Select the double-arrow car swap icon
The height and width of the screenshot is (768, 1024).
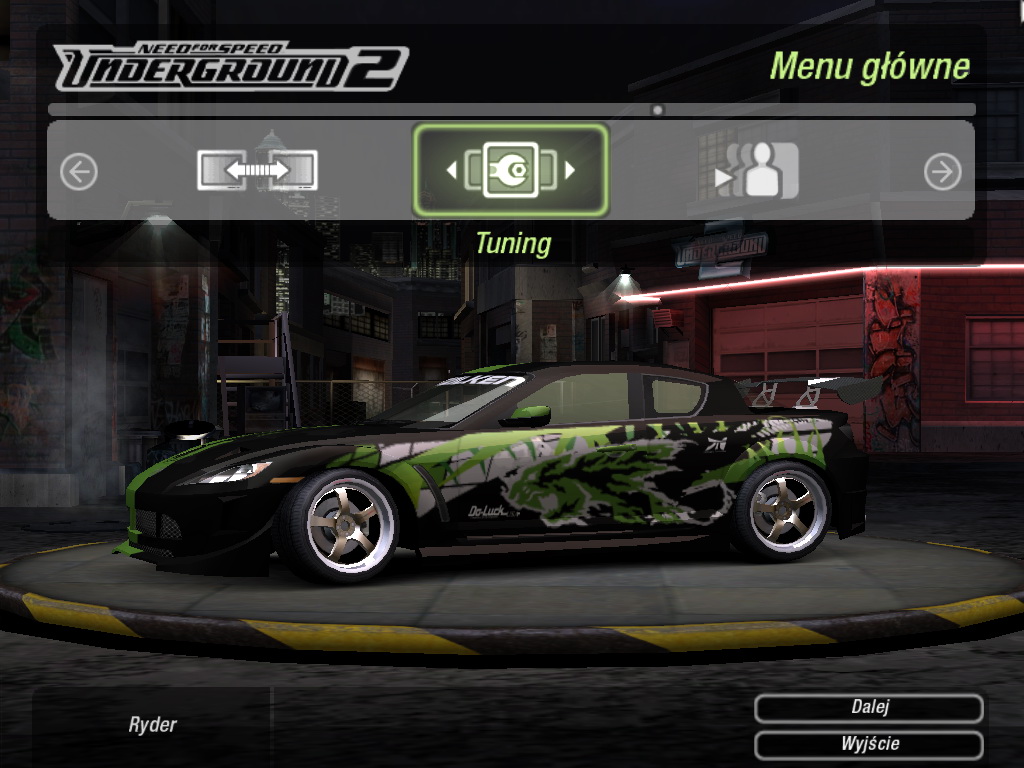[x=257, y=171]
